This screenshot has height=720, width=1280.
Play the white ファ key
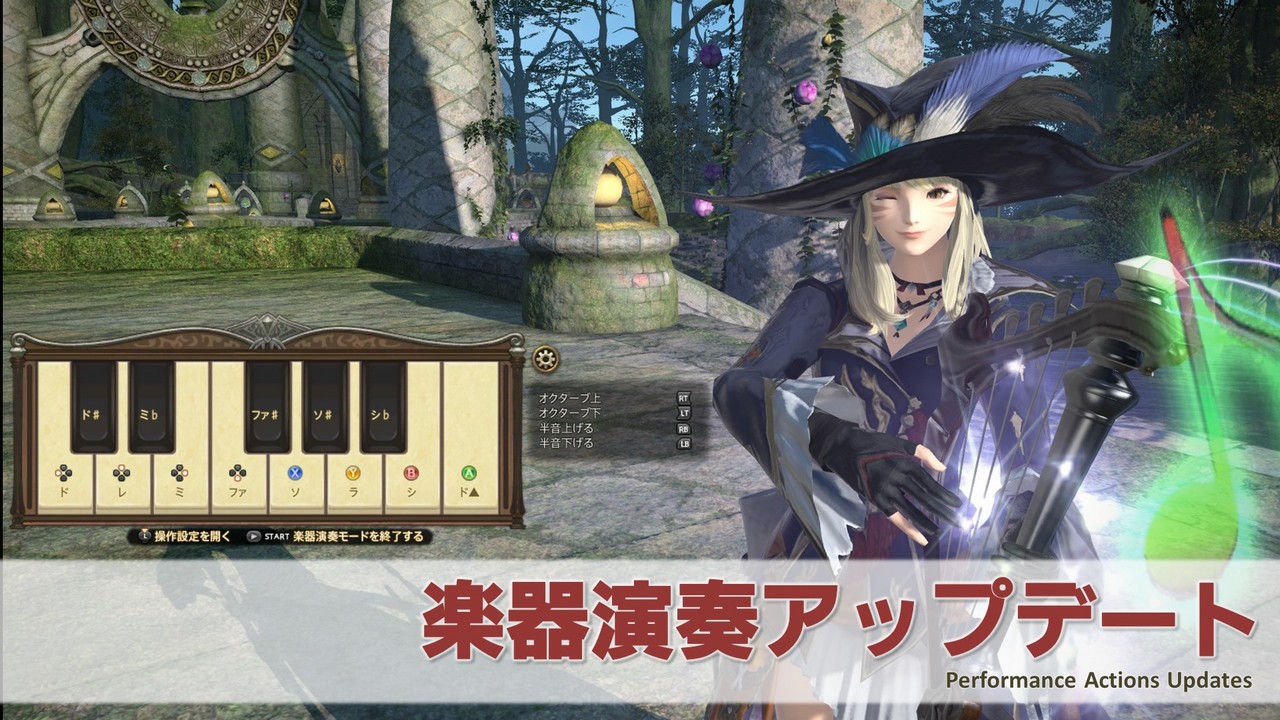click(x=238, y=483)
